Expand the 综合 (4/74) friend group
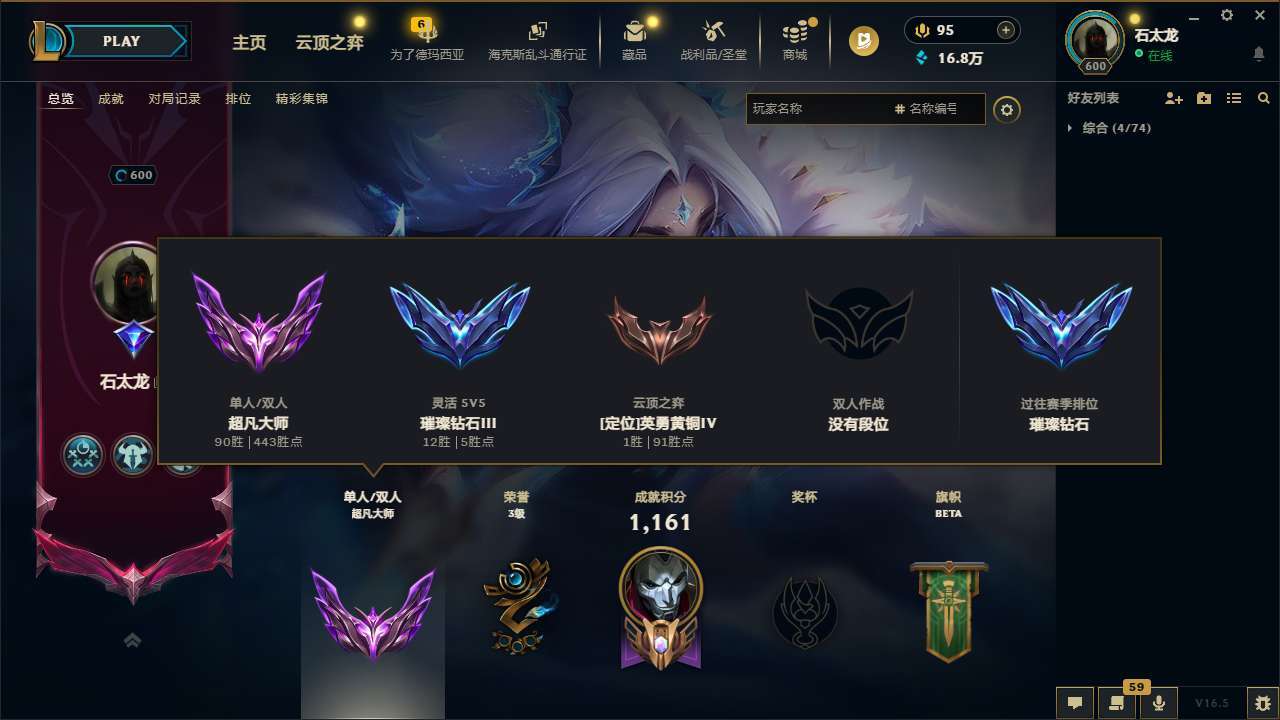 click(x=1113, y=128)
